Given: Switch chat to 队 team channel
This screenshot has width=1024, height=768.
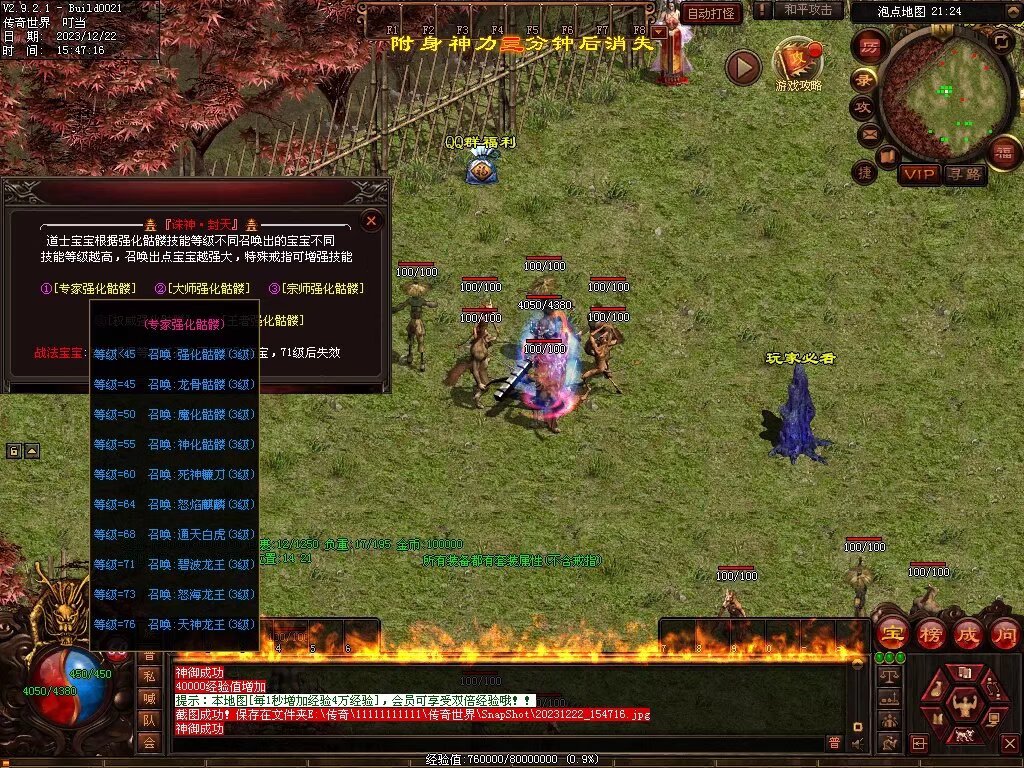Looking at the screenshot, I should tap(149, 720).
